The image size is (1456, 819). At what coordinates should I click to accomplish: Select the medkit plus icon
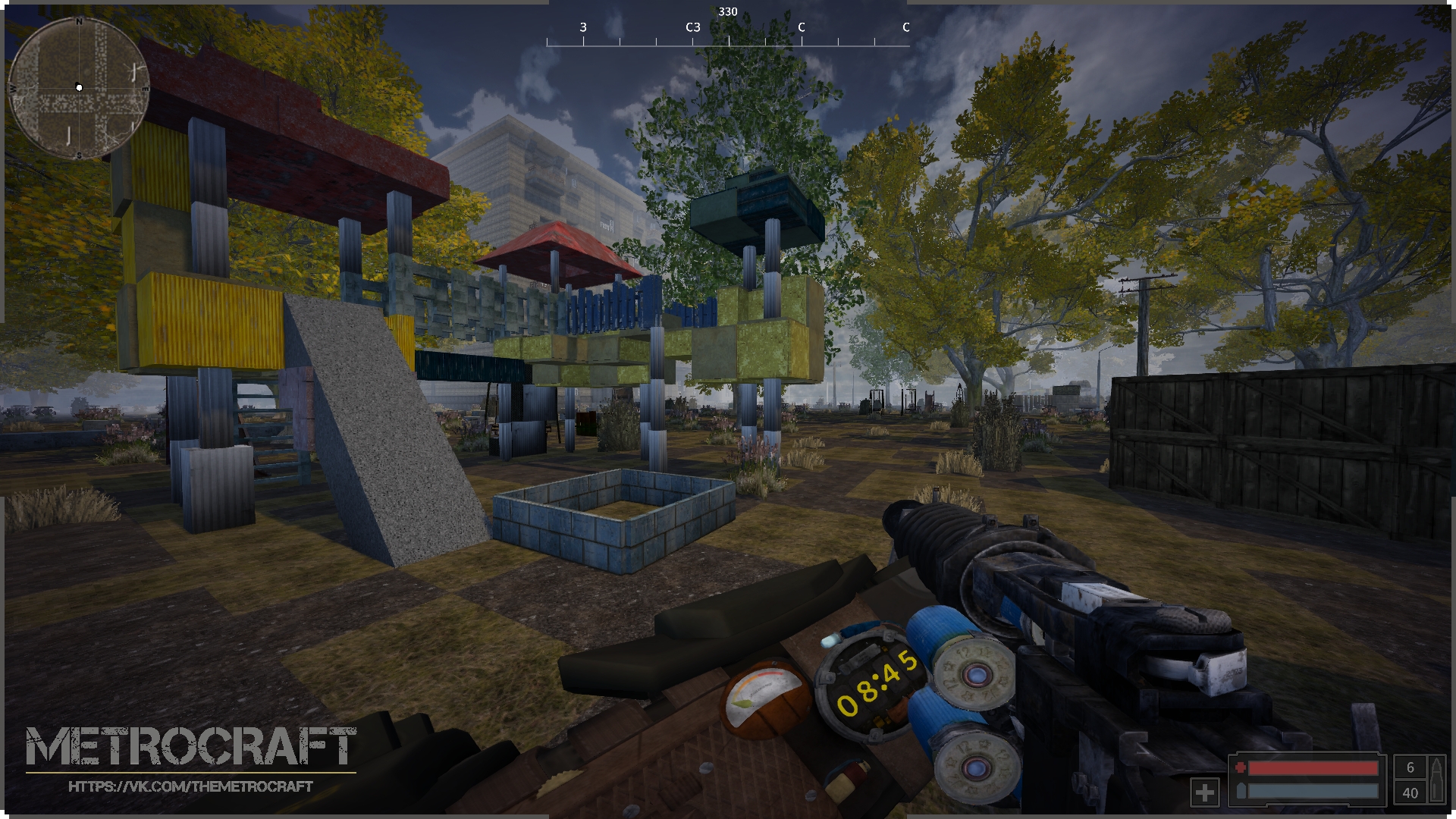point(1204,792)
